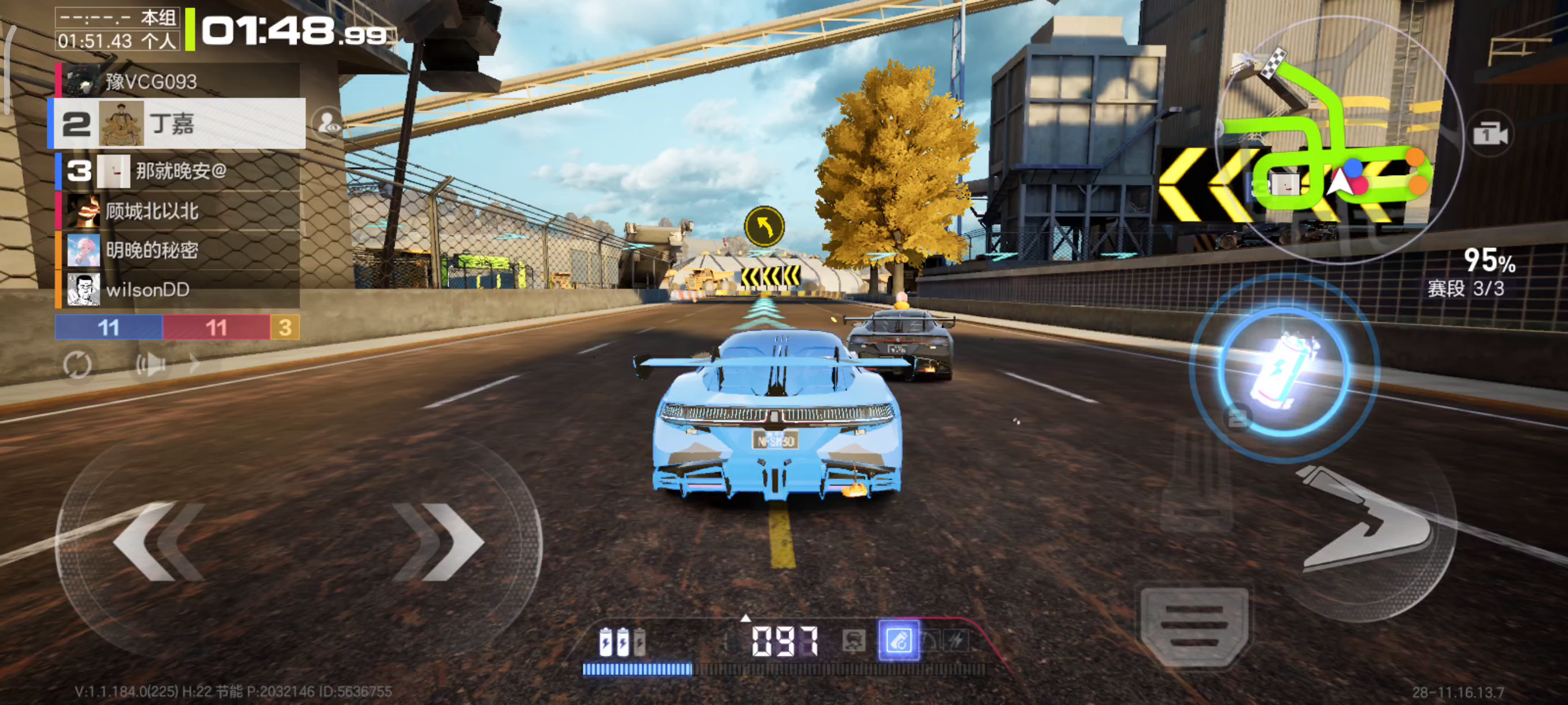Select the highlighted 丁嘉 player row
The height and width of the screenshot is (705, 1568).
tap(177, 124)
